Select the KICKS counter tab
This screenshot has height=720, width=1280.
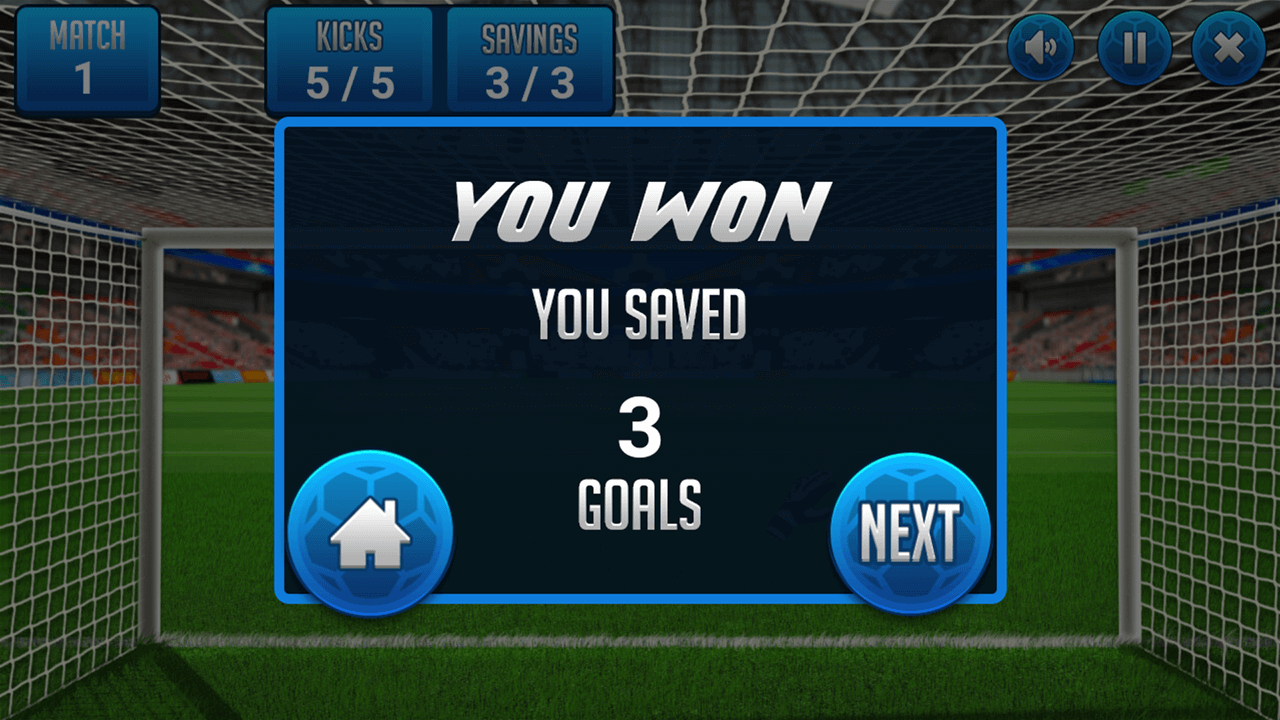350,55
